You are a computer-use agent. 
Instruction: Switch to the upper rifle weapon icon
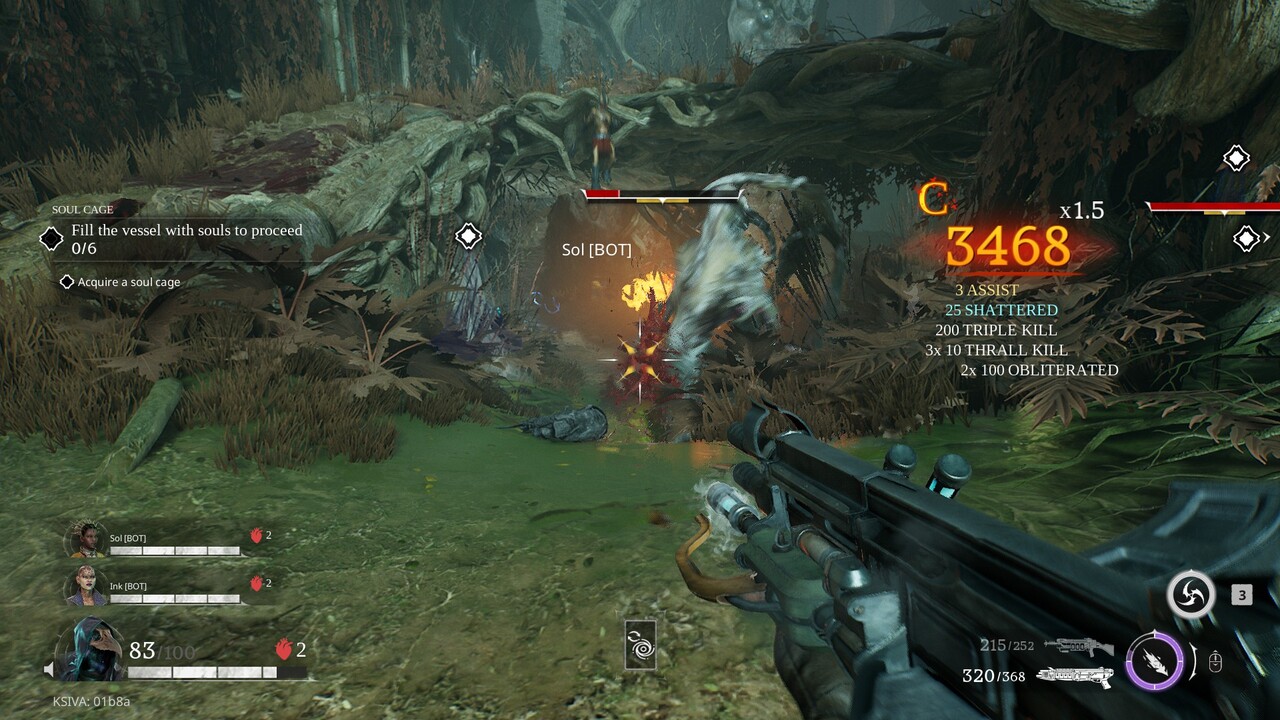(x=1078, y=647)
